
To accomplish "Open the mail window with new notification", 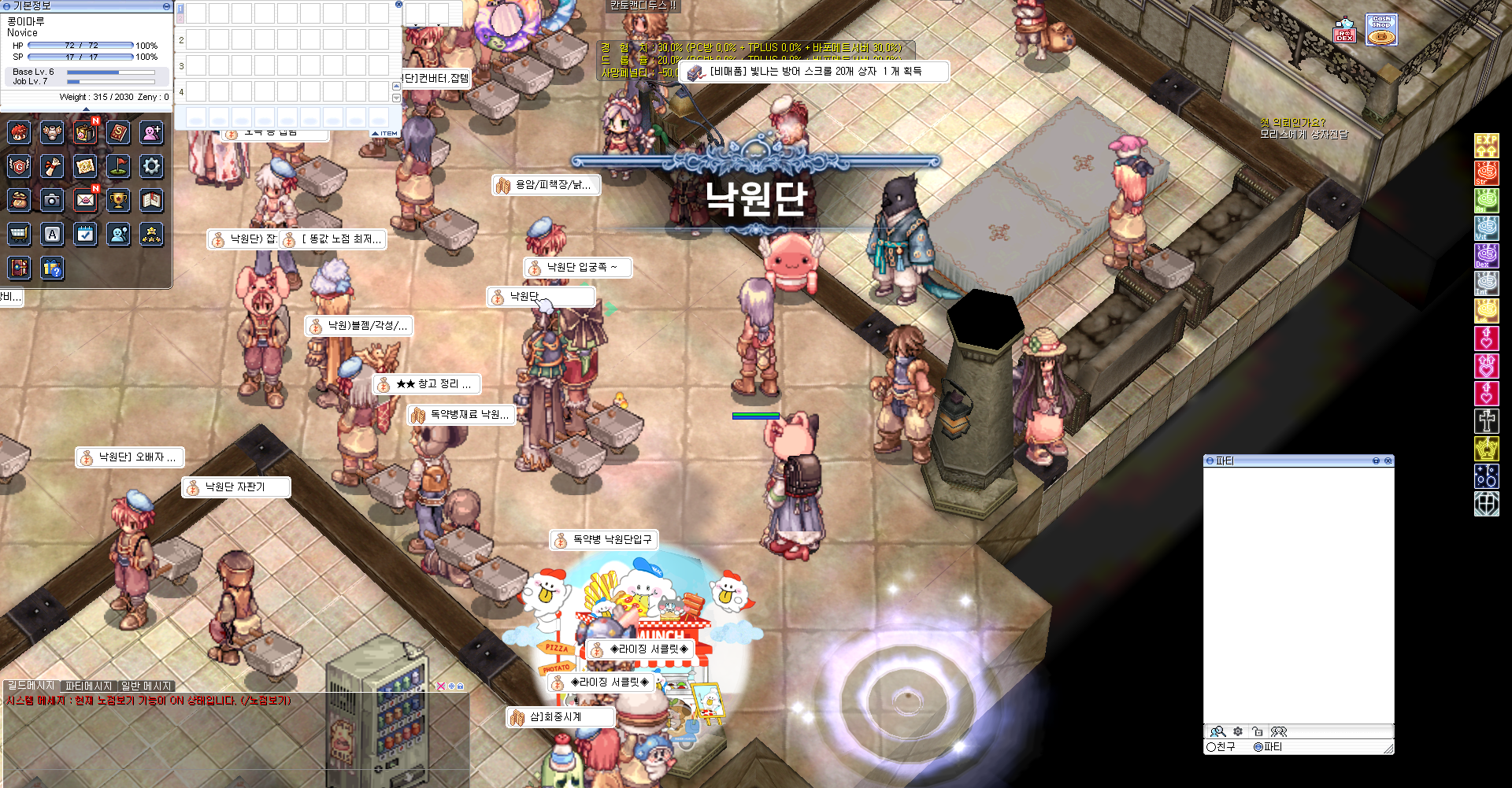I will pos(85,200).
